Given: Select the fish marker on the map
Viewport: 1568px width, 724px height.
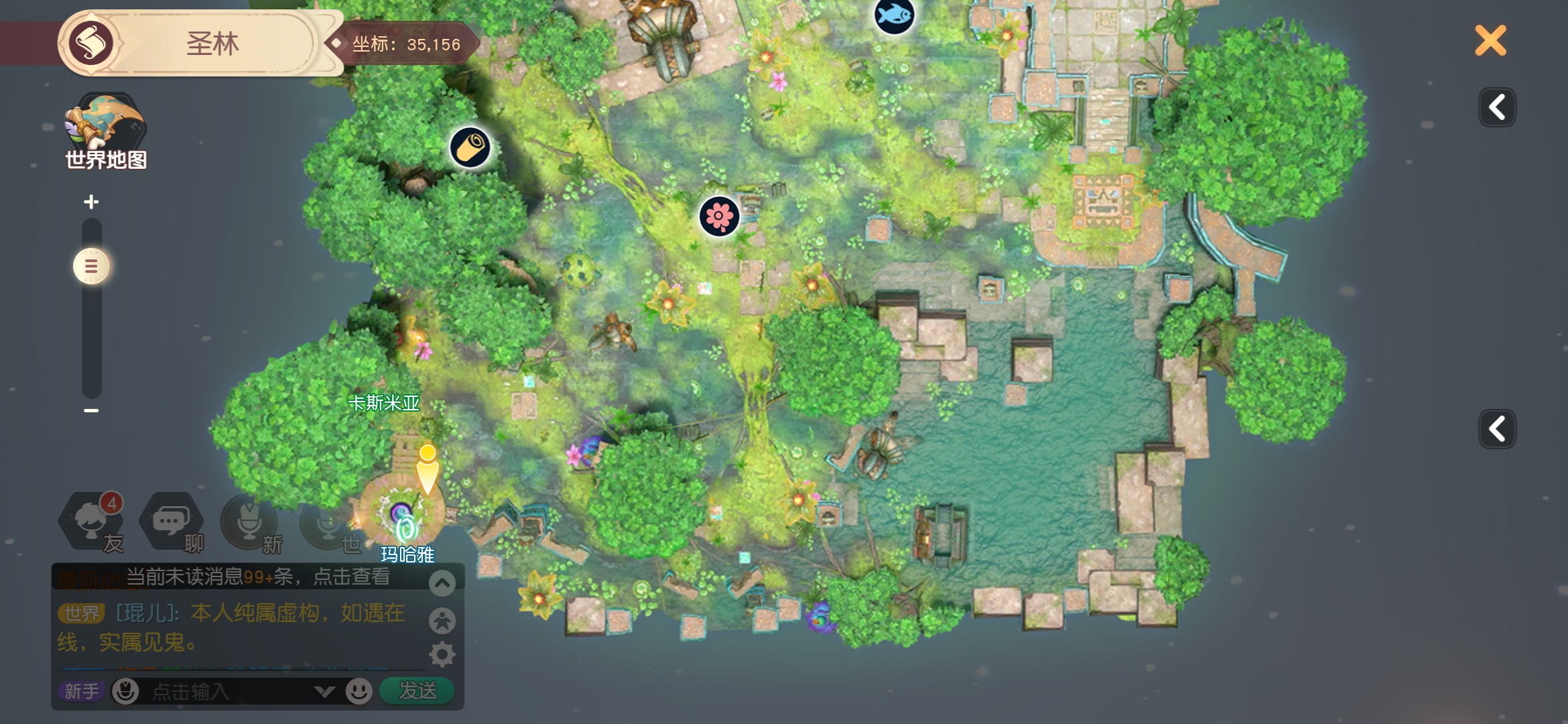Looking at the screenshot, I should point(894,15).
